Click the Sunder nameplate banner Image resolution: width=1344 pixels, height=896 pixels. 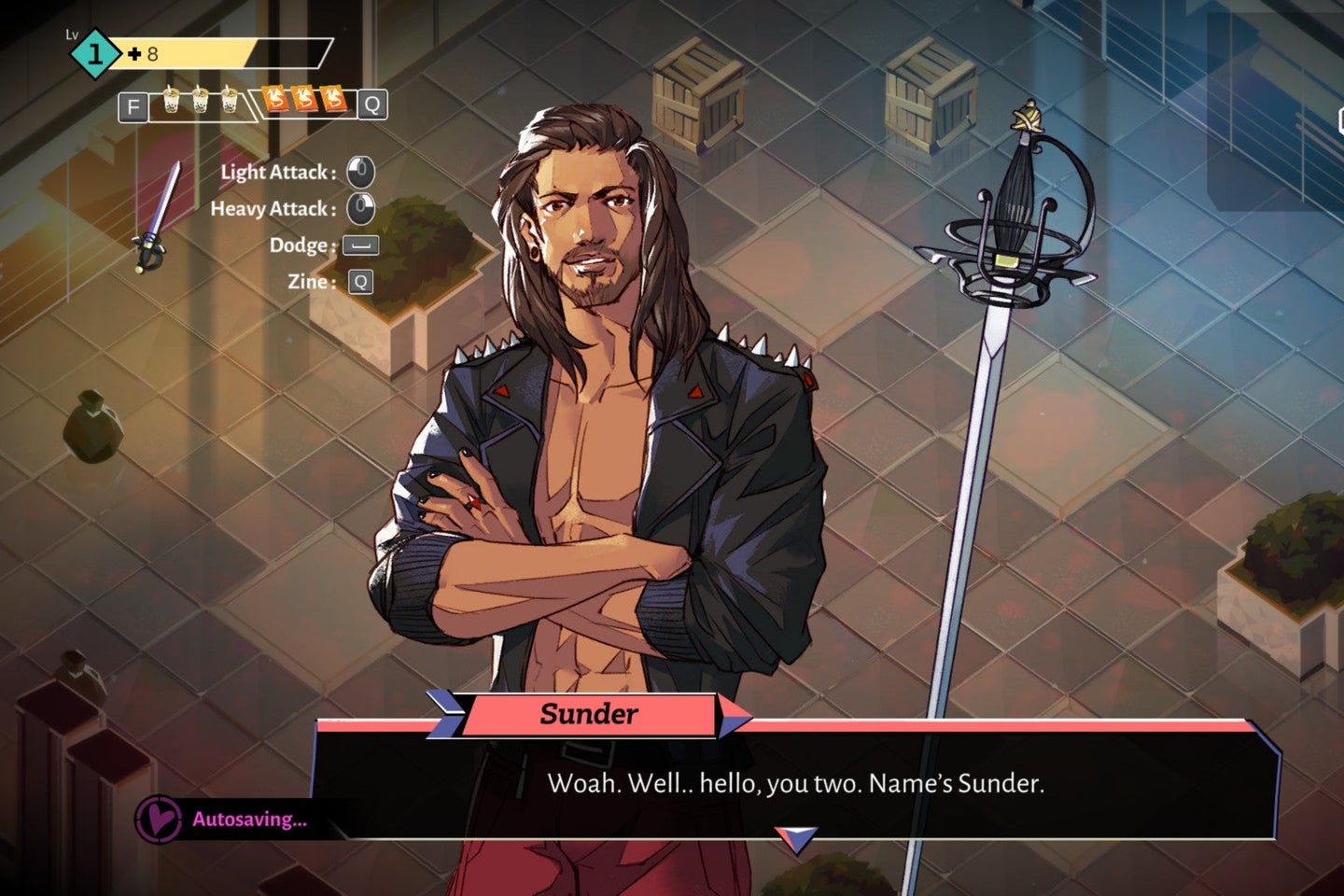pos(590,715)
